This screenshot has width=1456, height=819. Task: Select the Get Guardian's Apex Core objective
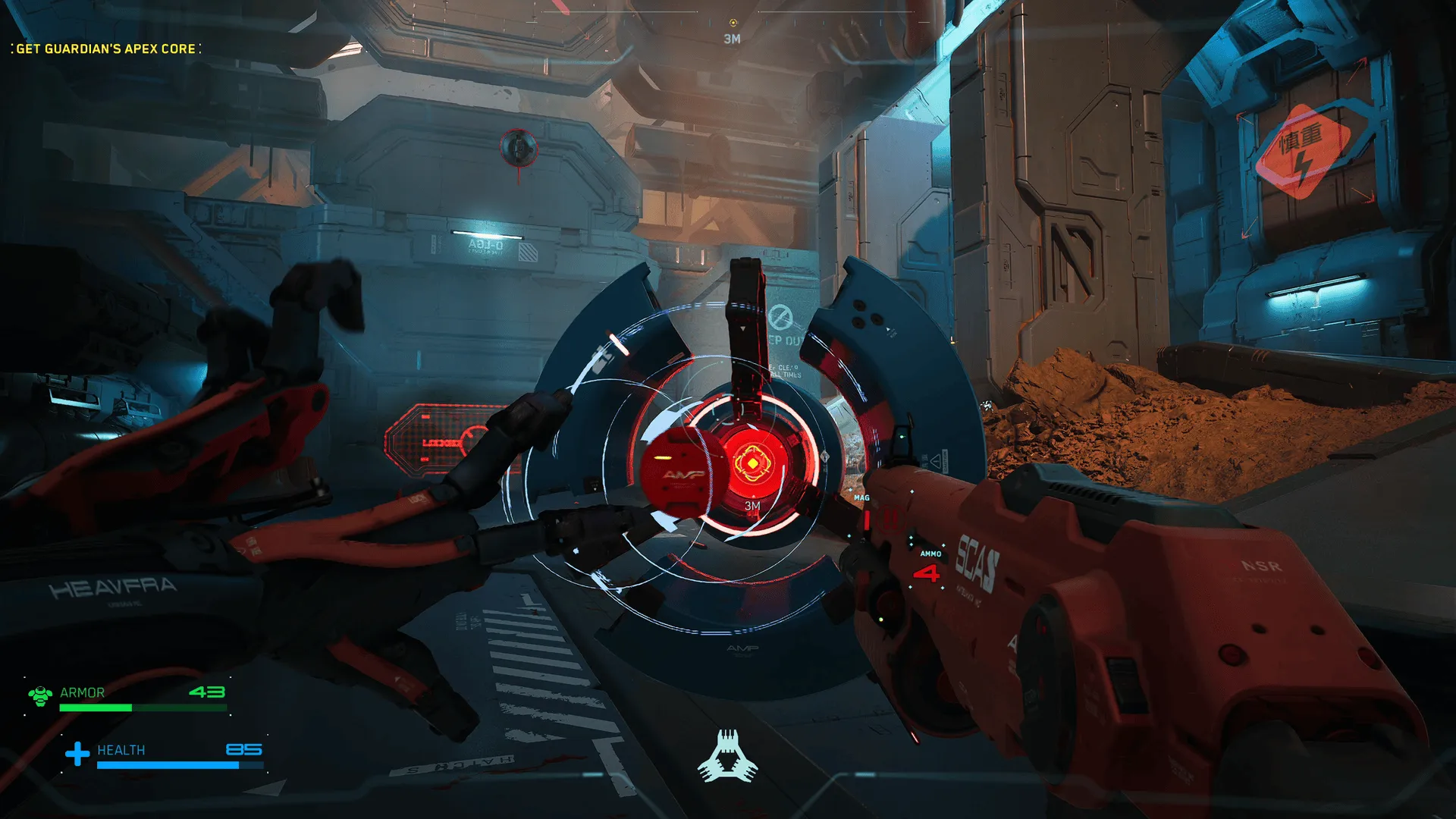tap(106, 49)
